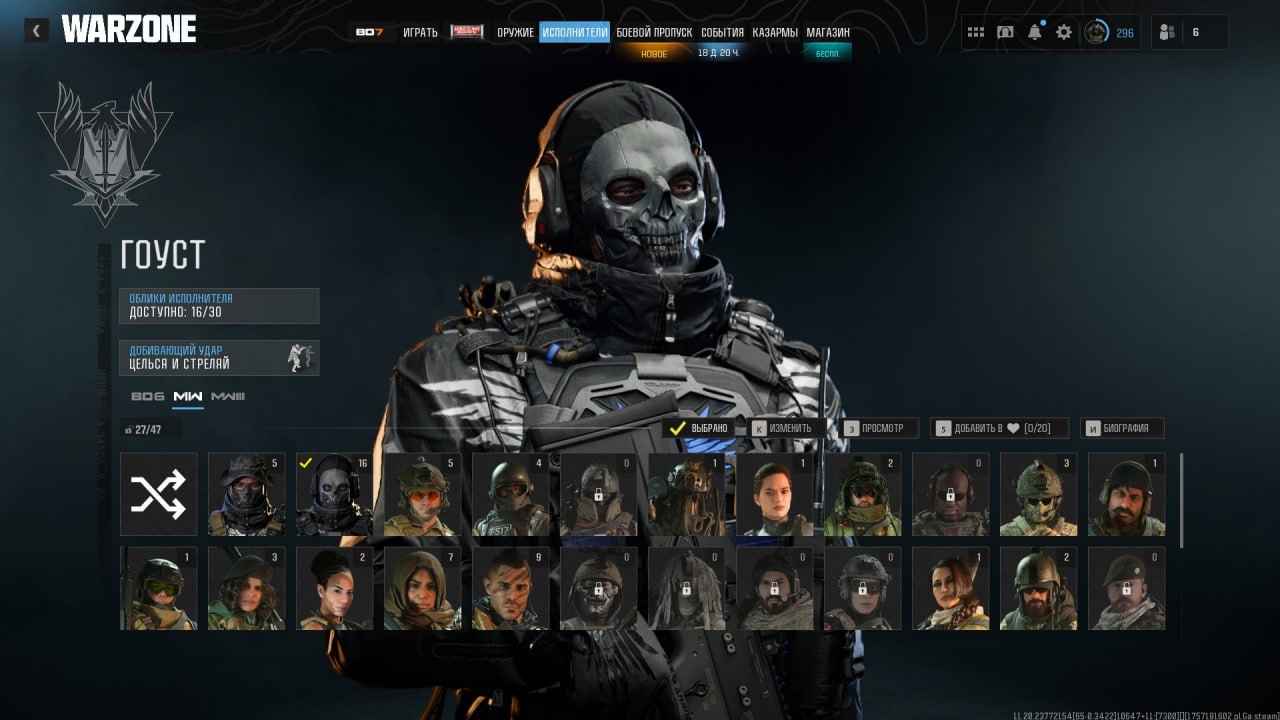Add operator to favorites with heart
This screenshot has height=720, width=1280.
[999, 428]
